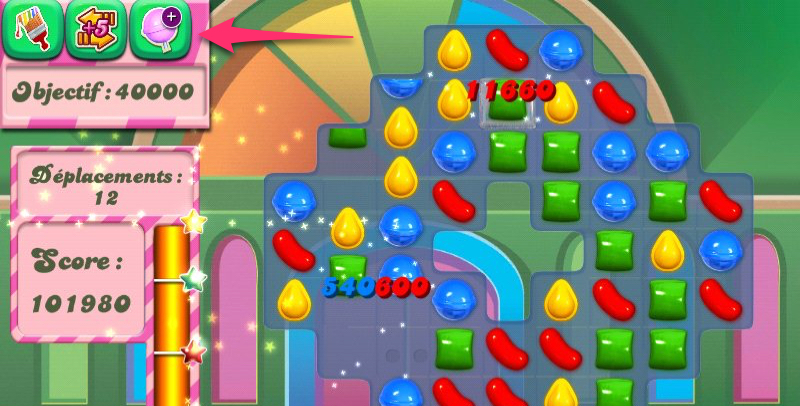Use the +5 extra moves booster
The height and width of the screenshot is (406, 800).
(97, 28)
